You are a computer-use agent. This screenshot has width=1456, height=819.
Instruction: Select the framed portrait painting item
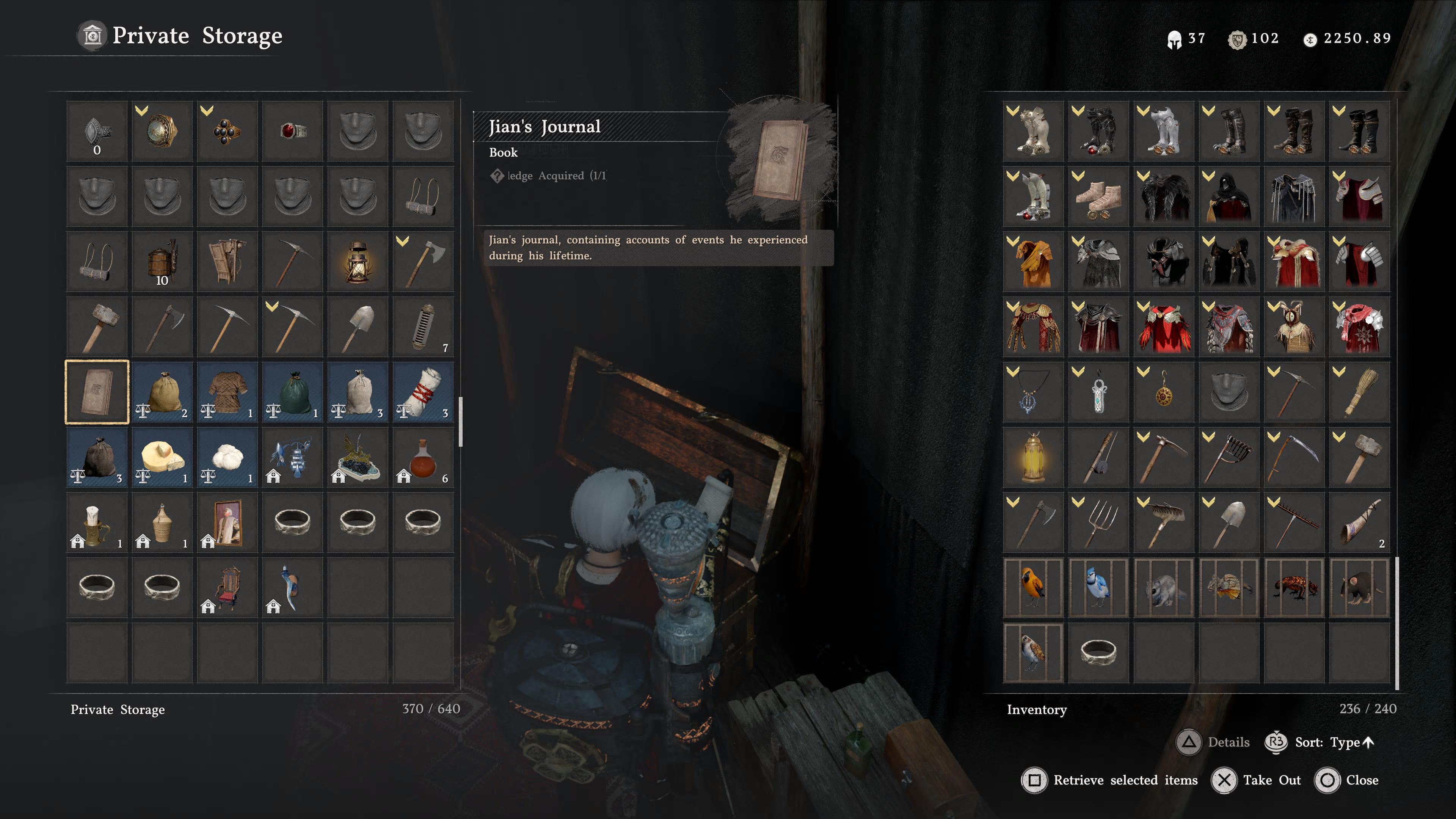tap(228, 522)
